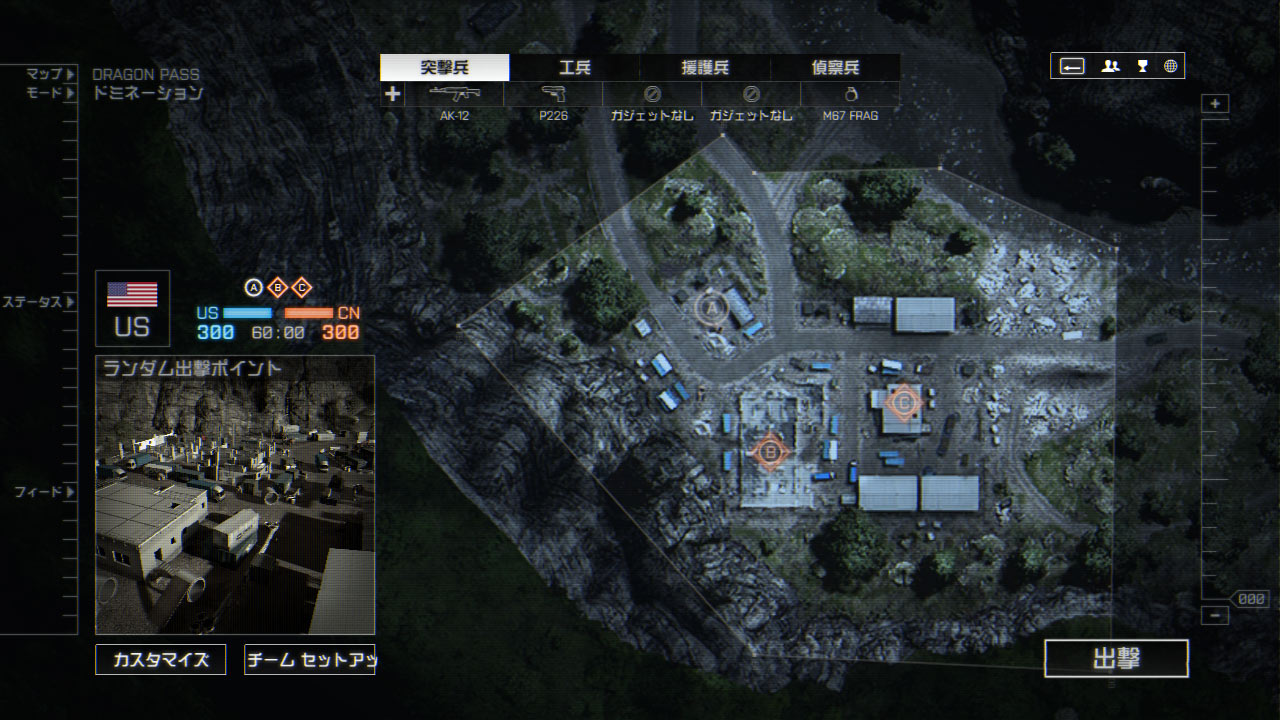1280x720 pixels.
Task: Click the plus button beside the loadout
Action: coord(393,94)
